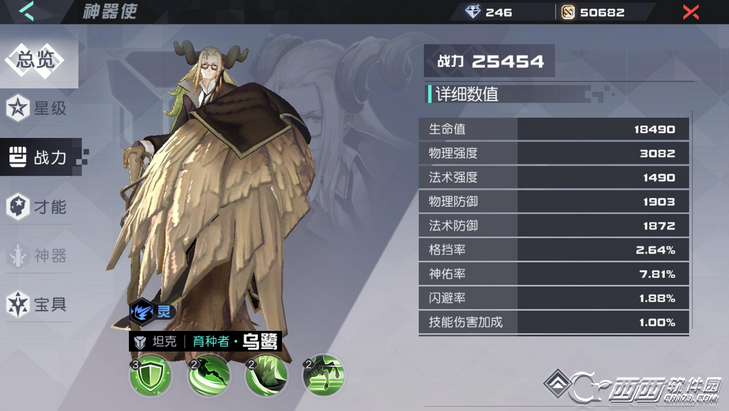The width and height of the screenshot is (729, 411).
Task: Select the dark creature skill icon
Action: (x=323, y=376)
